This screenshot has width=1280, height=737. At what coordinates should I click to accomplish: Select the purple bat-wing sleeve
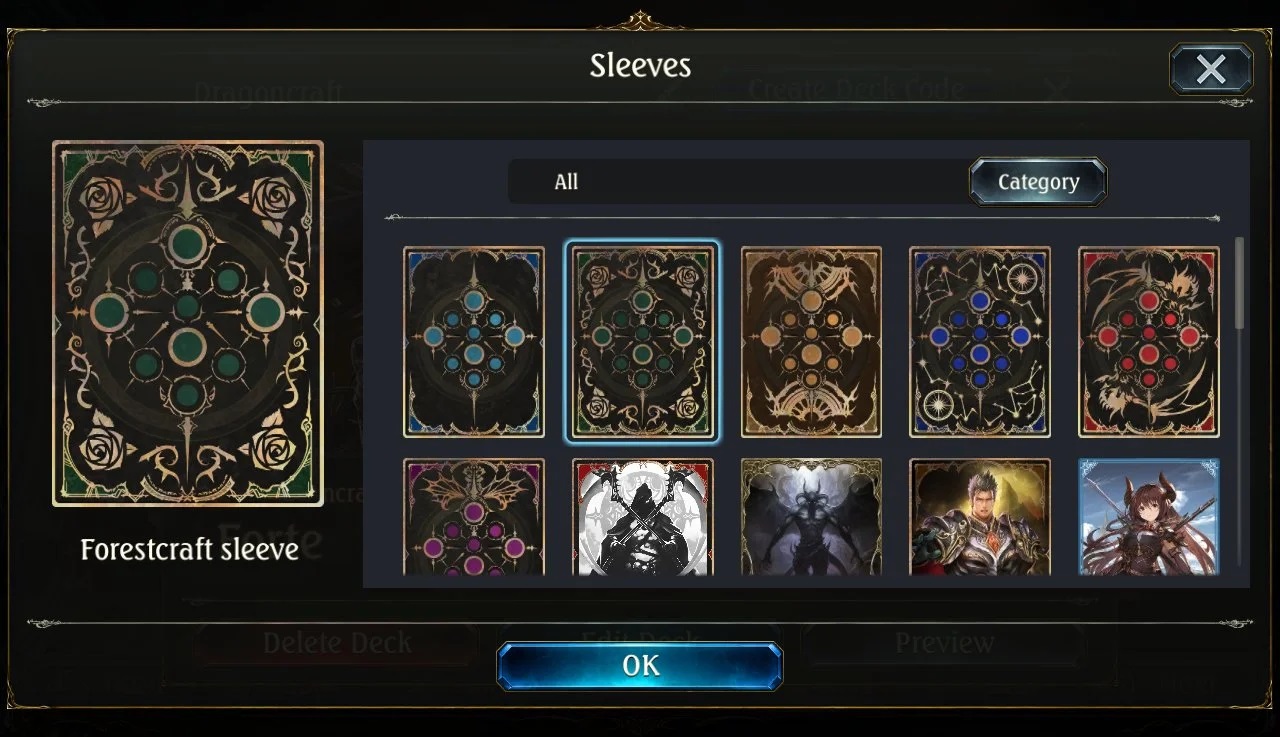pos(474,517)
